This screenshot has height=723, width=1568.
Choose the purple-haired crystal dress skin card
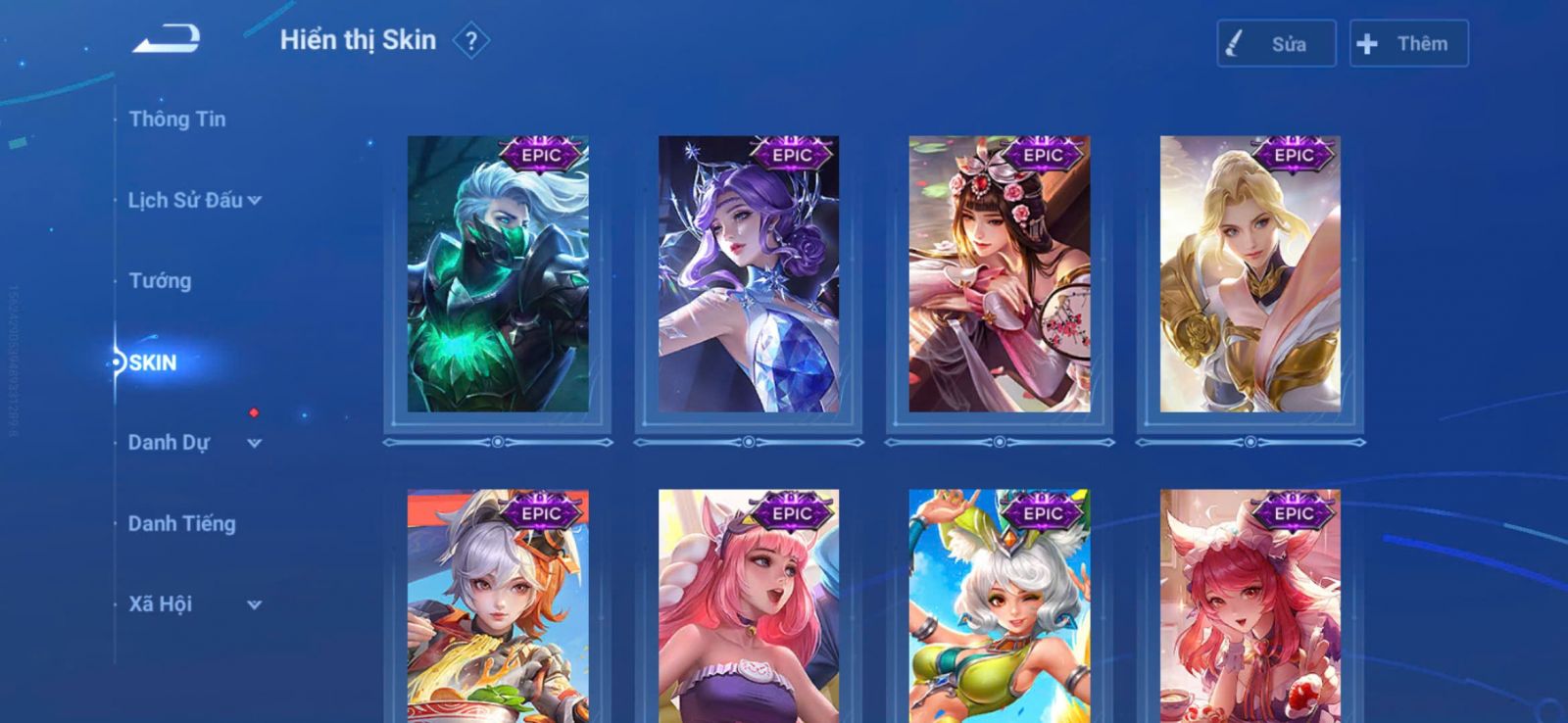click(749, 274)
